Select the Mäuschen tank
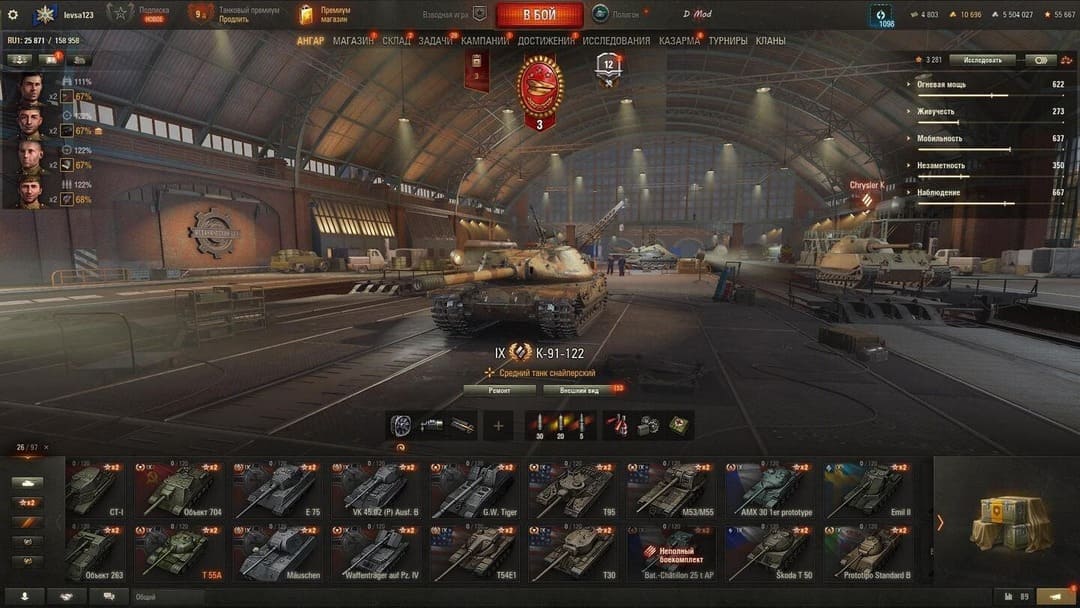 click(278, 553)
